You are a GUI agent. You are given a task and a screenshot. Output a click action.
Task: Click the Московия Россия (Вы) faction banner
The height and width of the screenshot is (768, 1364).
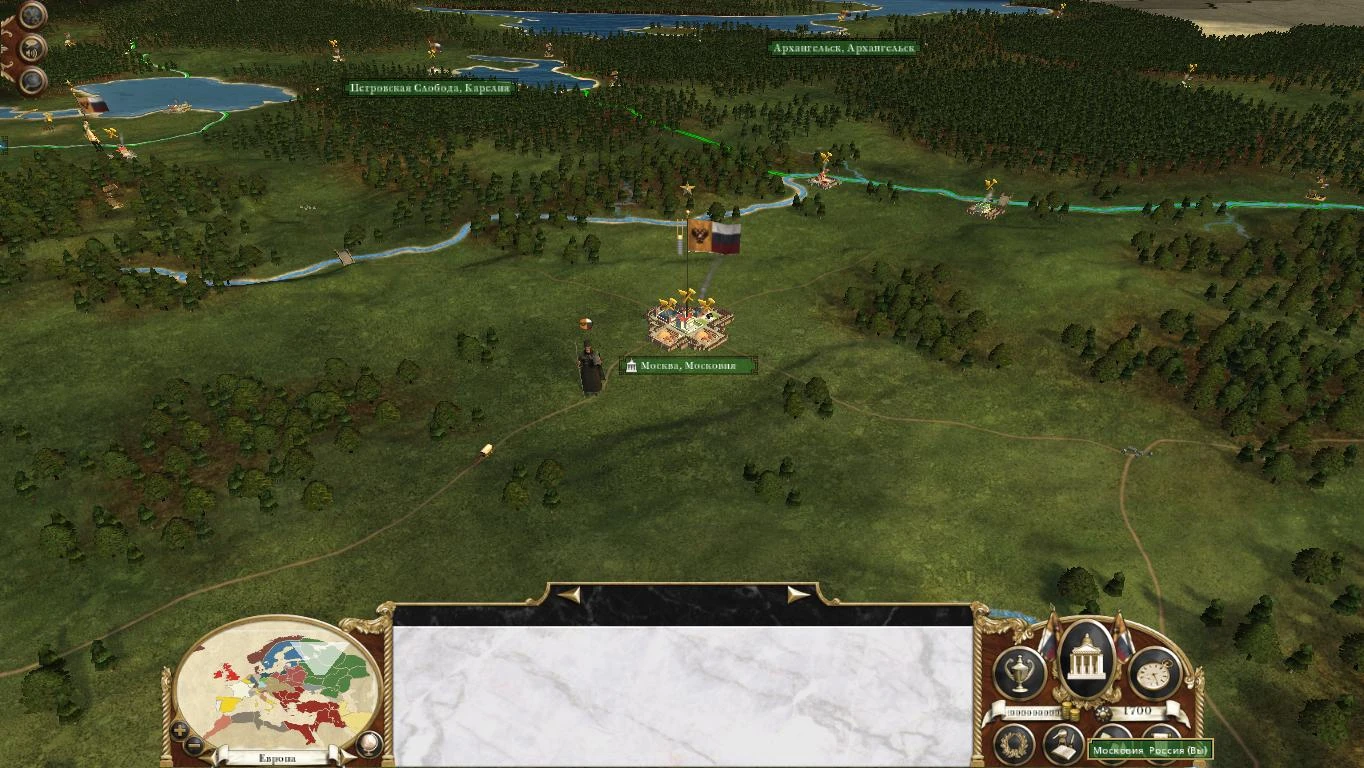1150,749
